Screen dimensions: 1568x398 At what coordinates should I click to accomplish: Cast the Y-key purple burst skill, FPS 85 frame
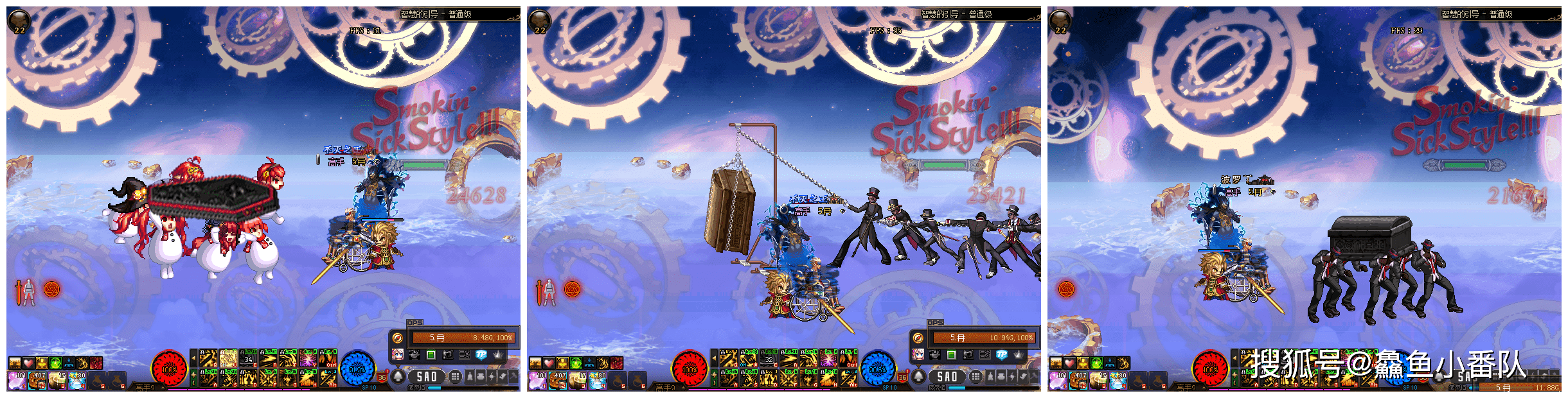pos(828,358)
